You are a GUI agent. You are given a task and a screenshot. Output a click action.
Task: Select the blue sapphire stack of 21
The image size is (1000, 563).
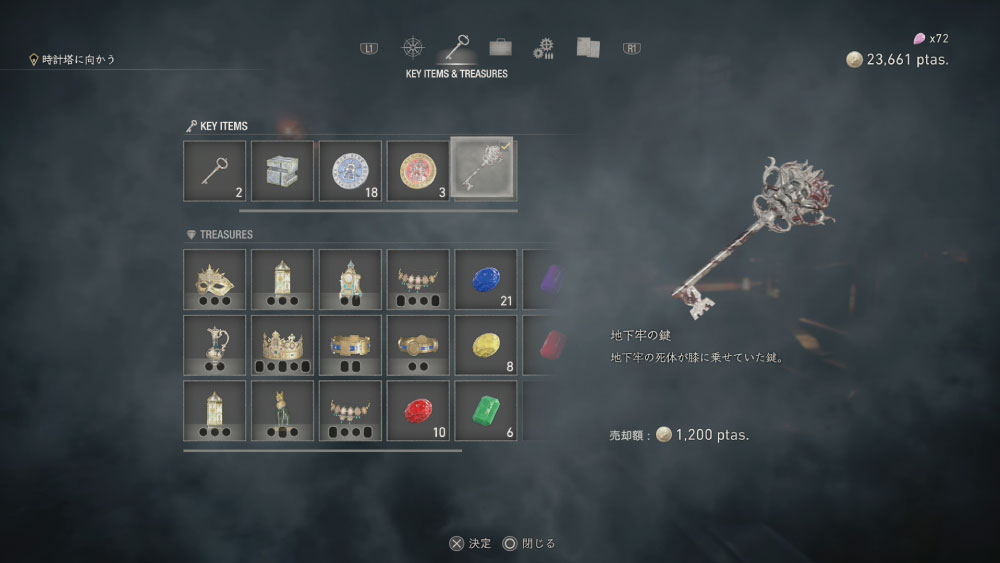pos(486,279)
